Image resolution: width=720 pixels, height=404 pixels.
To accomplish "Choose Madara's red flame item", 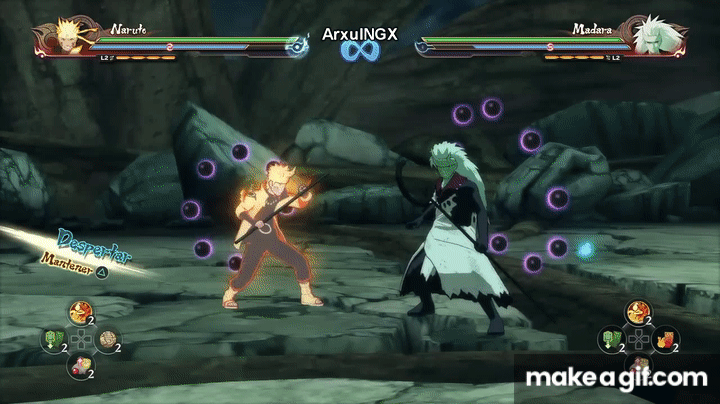I will [664, 340].
